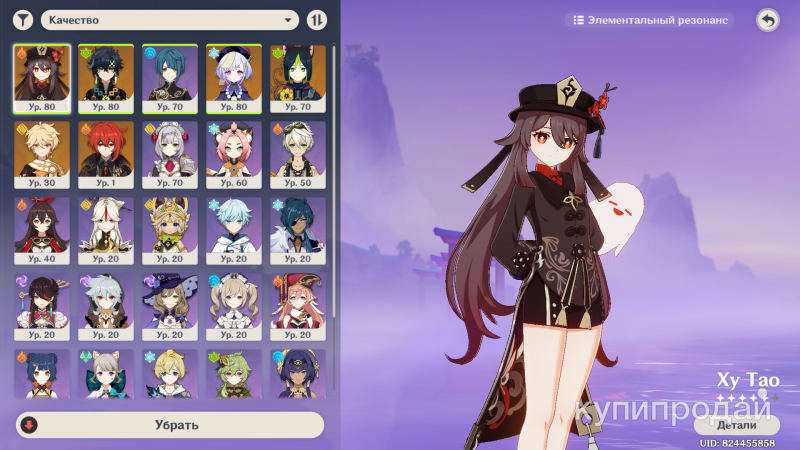Open the Качество sort dropdown
This screenshot has width=800, height=450.
(x=170, y=20)
